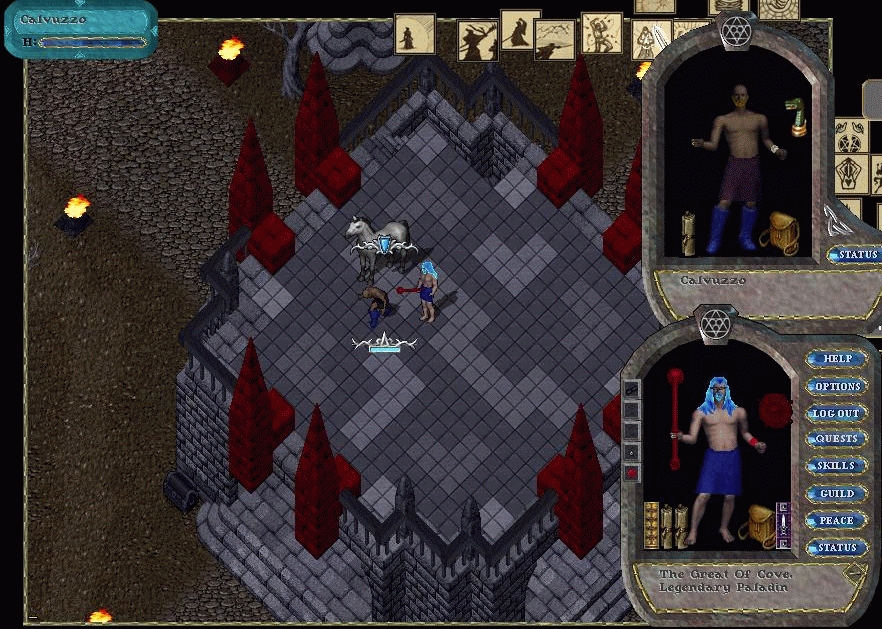This screenshot has height=629, width=882.
Task: Select the snake bracelet on Calvuzzo's paperdoll
Action: [x=796, y=114]
